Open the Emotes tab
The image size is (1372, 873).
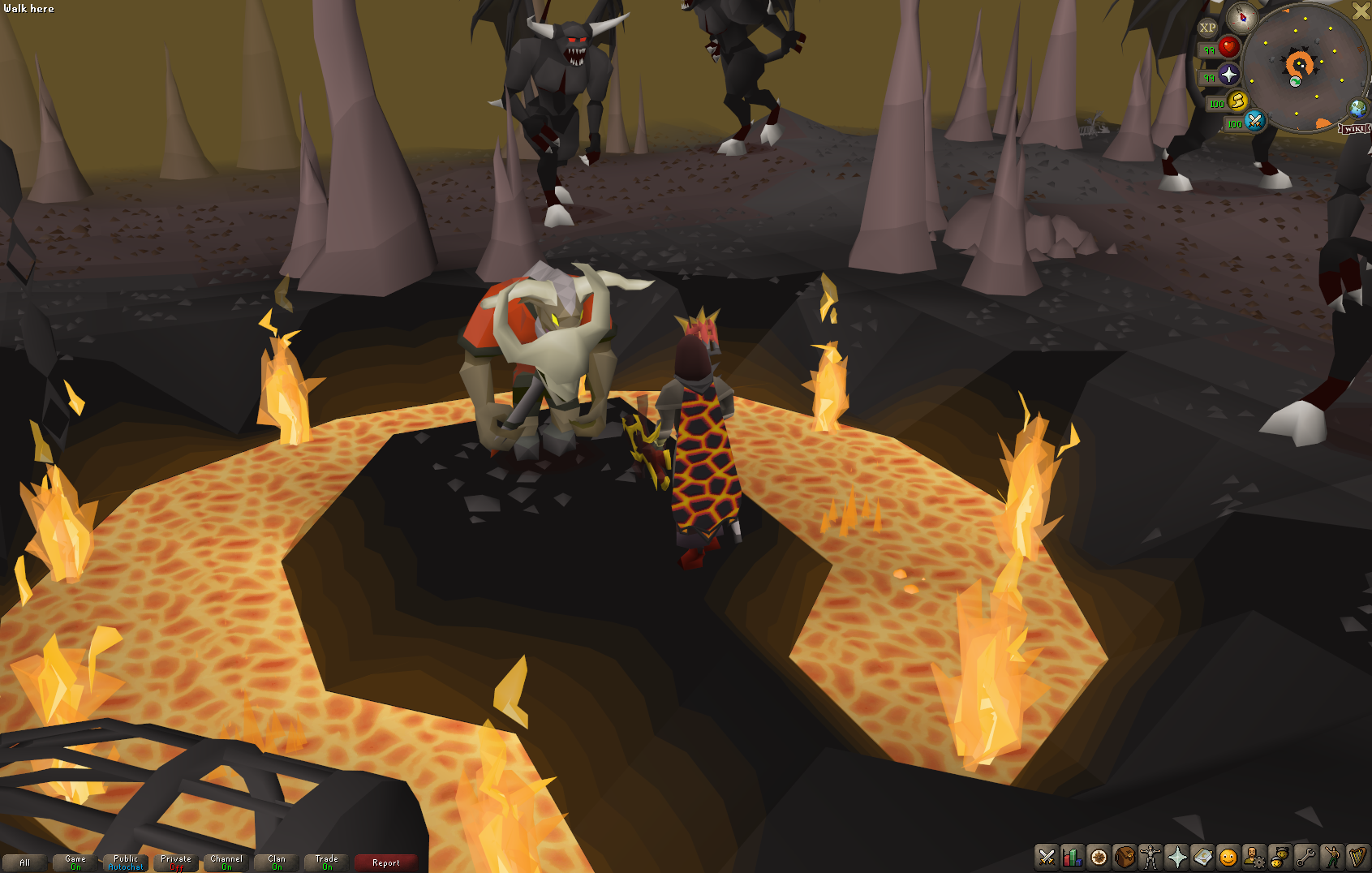tap(1331, 858)
